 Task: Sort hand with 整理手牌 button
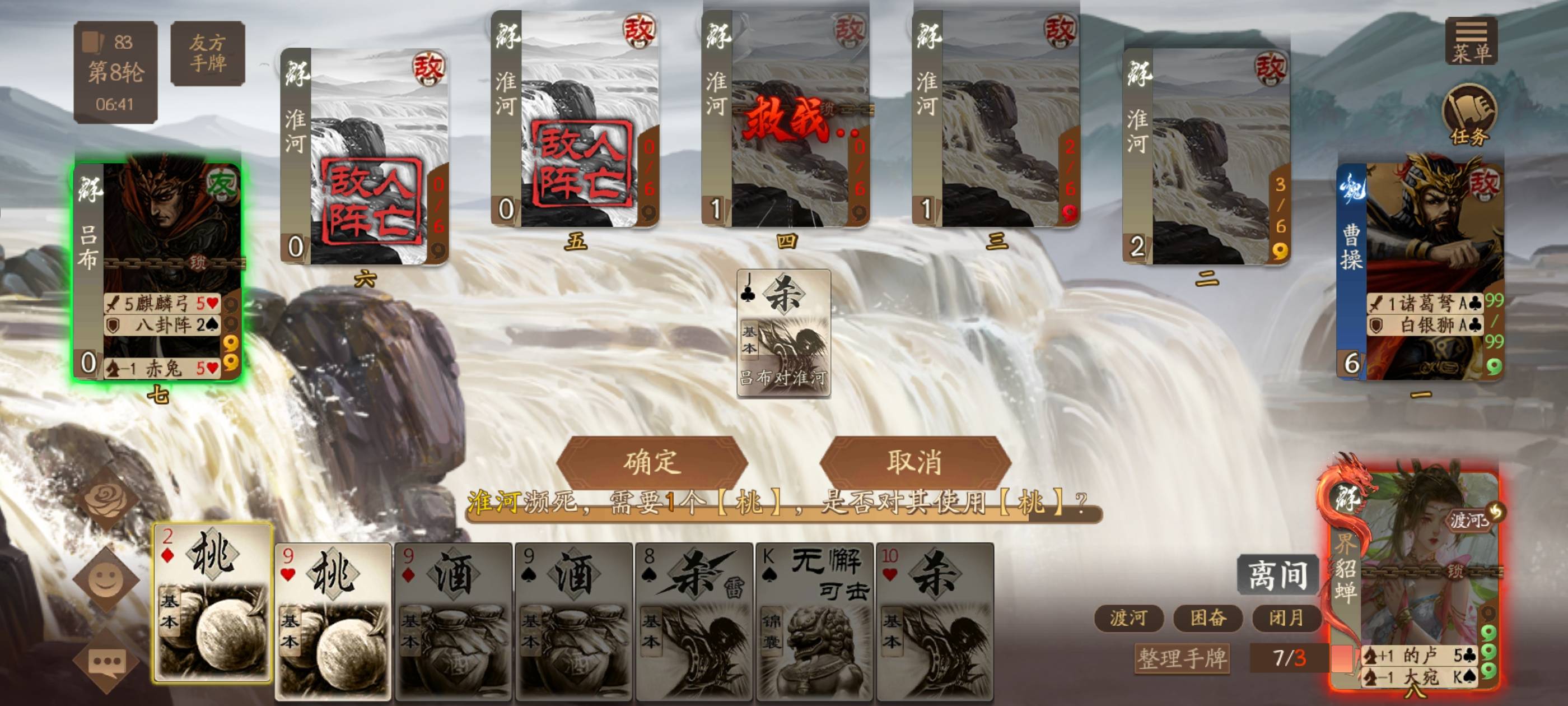[x=1182, y=658]
